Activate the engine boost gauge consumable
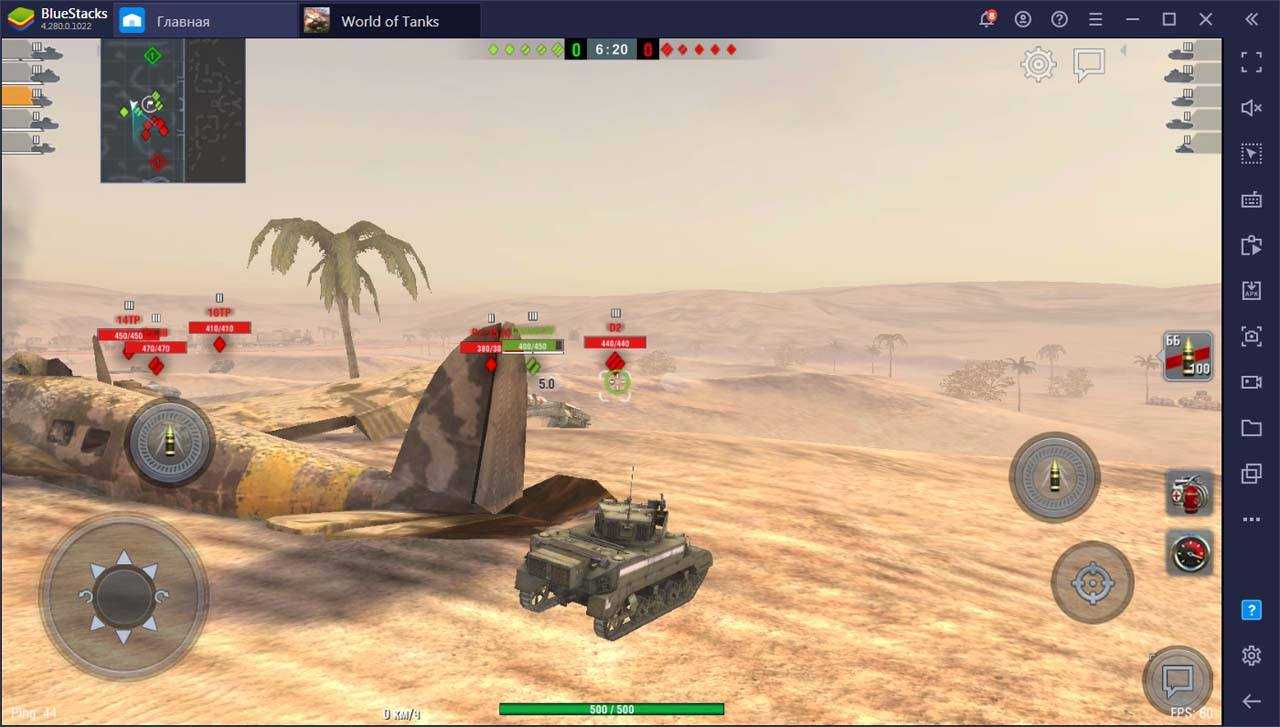 (1189, 553)
